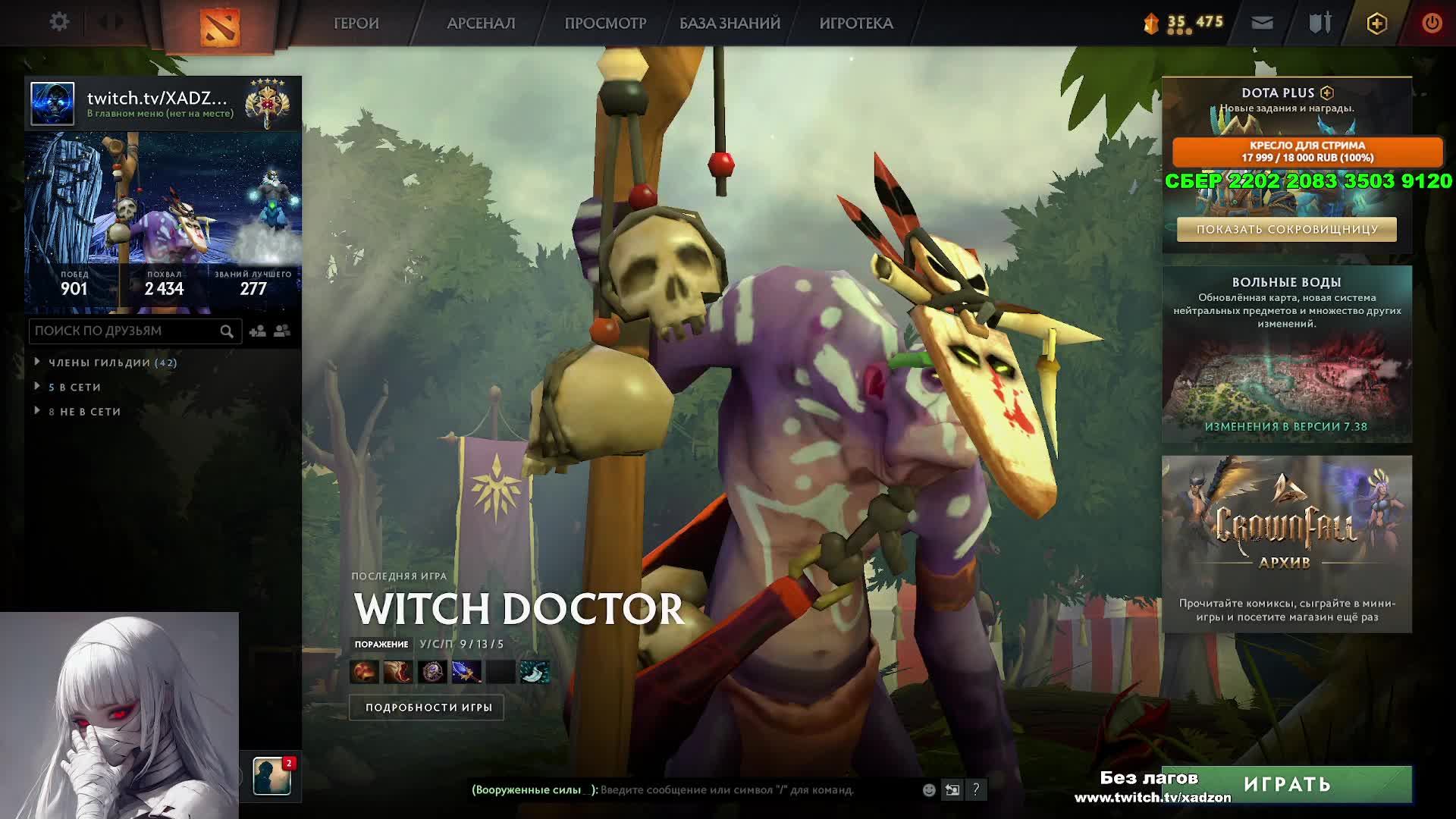Go to the Dota 2 home logo
1456x819 pixels.
click(220, 27)
